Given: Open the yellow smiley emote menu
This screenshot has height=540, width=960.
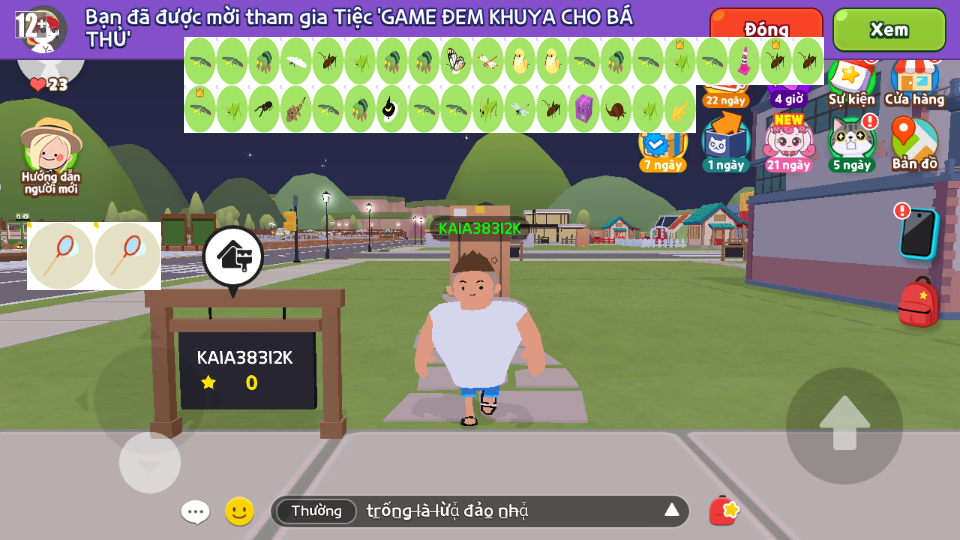Looking at the screenshot, I should (x=239, y=511).
